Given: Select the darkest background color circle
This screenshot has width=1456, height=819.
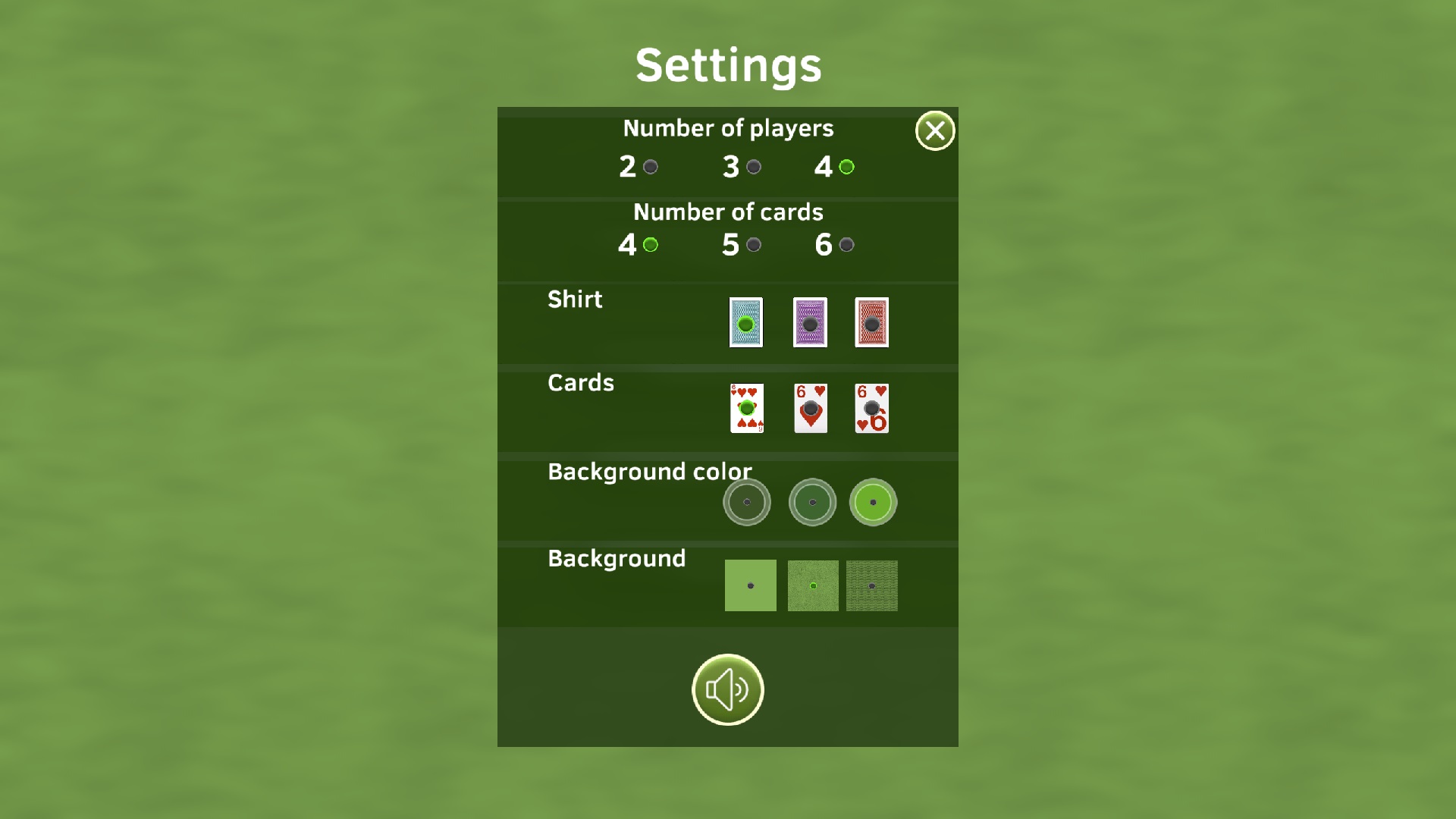Looking at the screenshot, I should pos(747,502).
